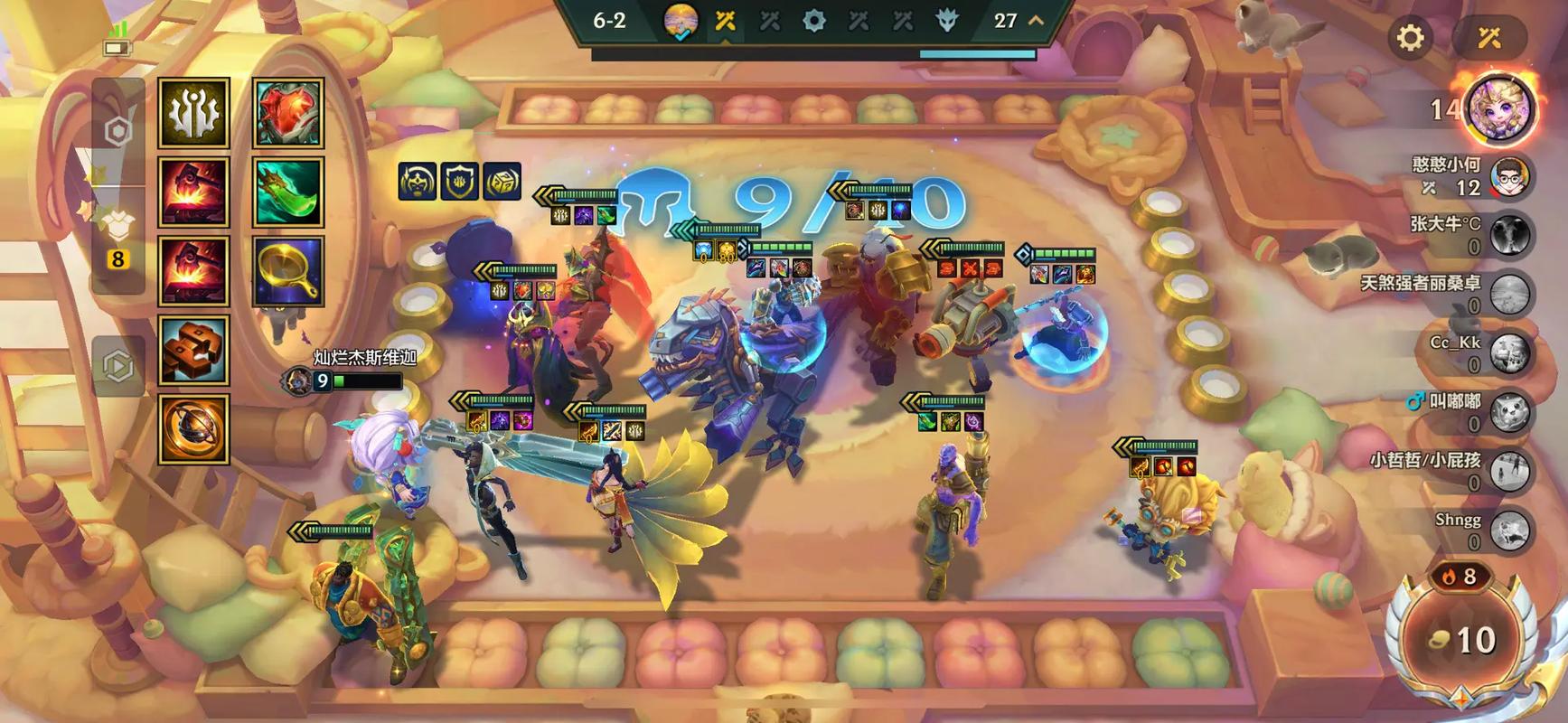The width and height of the screenshot is (1568, 723).
Task: View 小哲哲/小屁孩's board
Action: tap(1509, 471)
